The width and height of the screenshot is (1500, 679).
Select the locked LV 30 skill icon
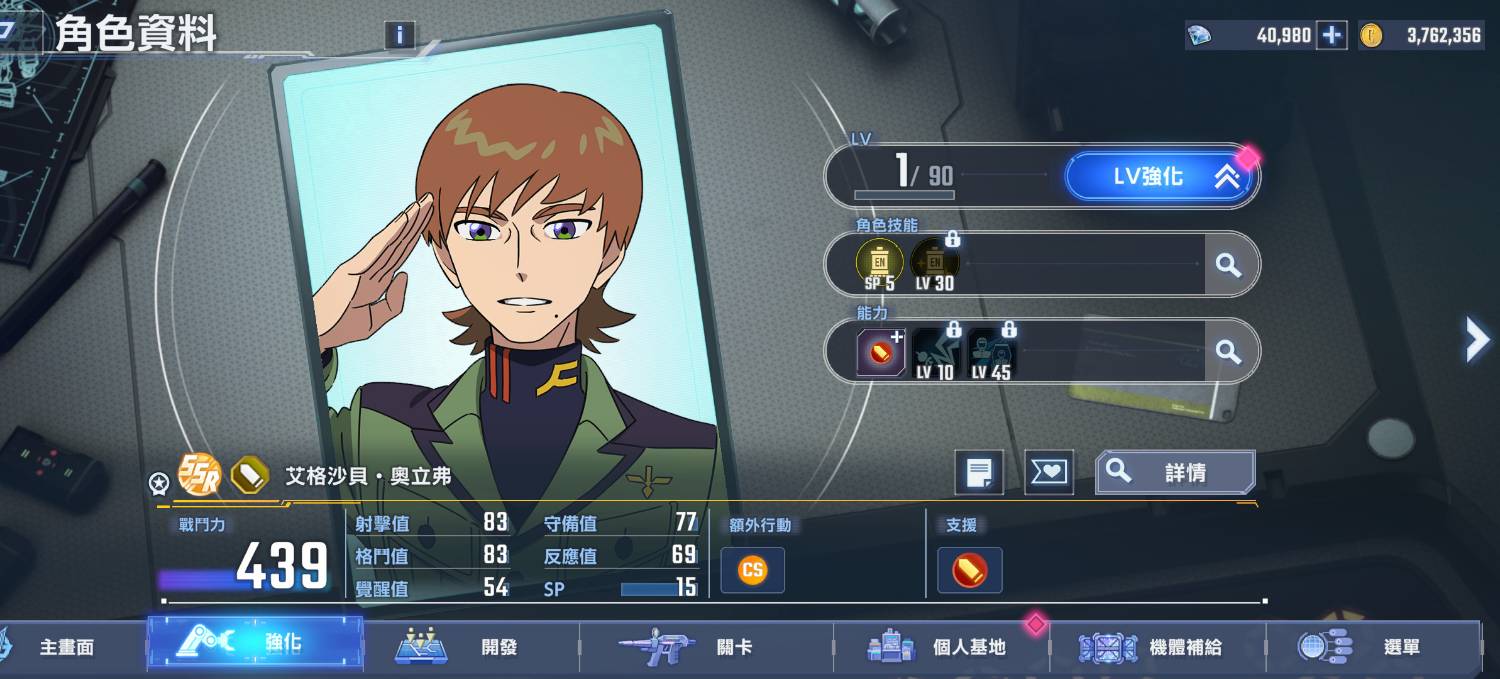click(935, 264)
